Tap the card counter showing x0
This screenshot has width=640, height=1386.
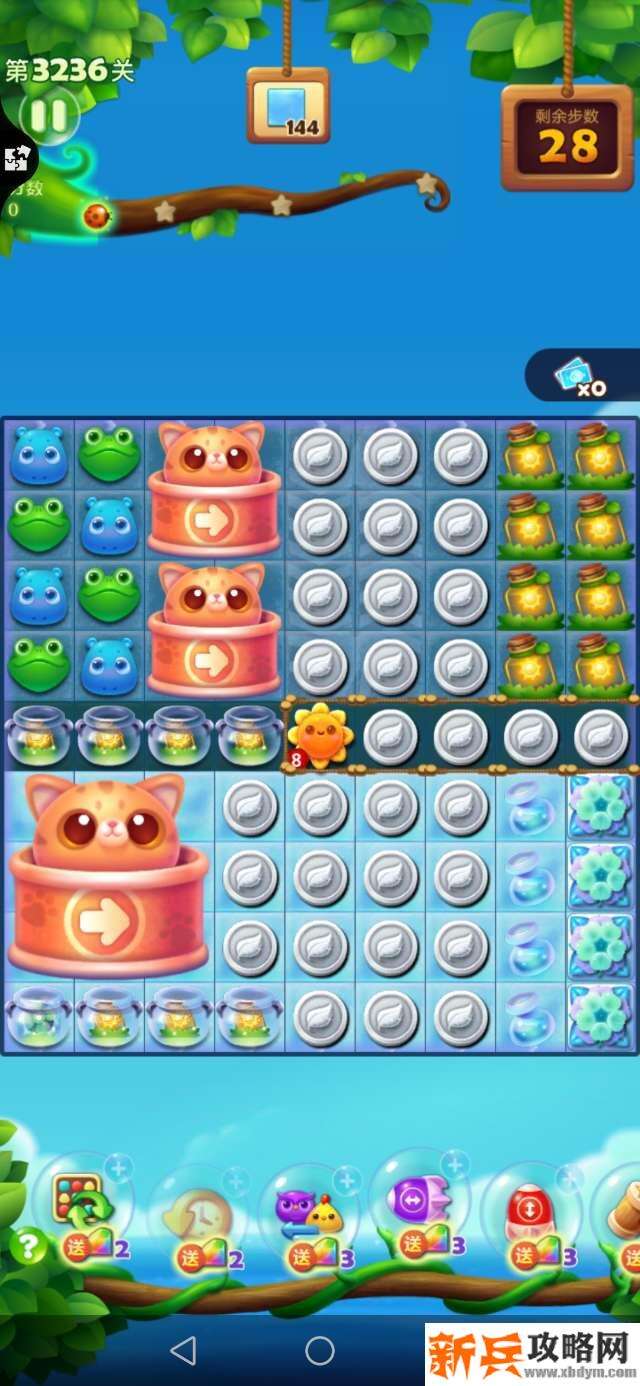[x=582, y=376]
